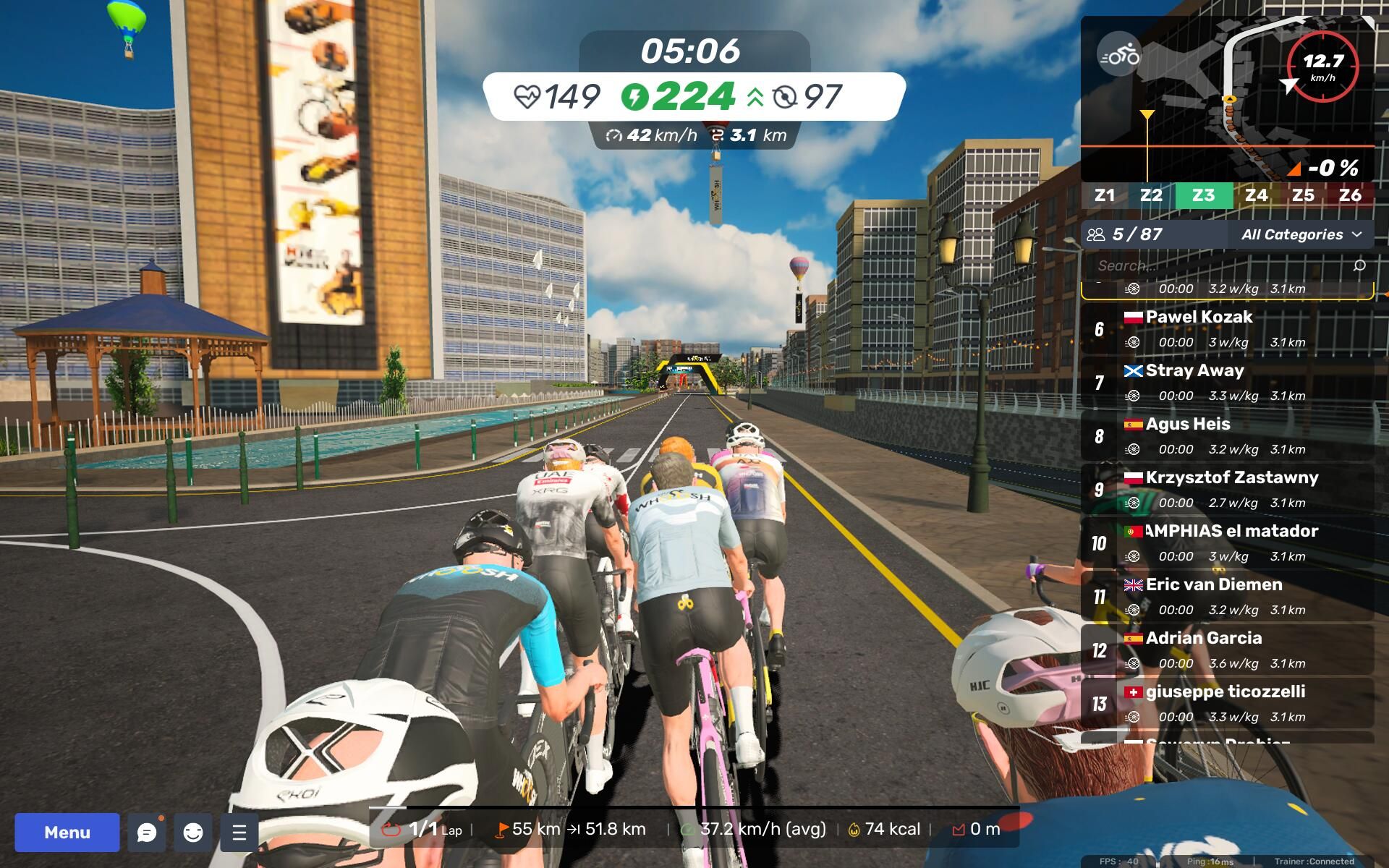Open the All Categories dropdown
This screenshot has height=868, width=1389.
tap(1301, 234)
